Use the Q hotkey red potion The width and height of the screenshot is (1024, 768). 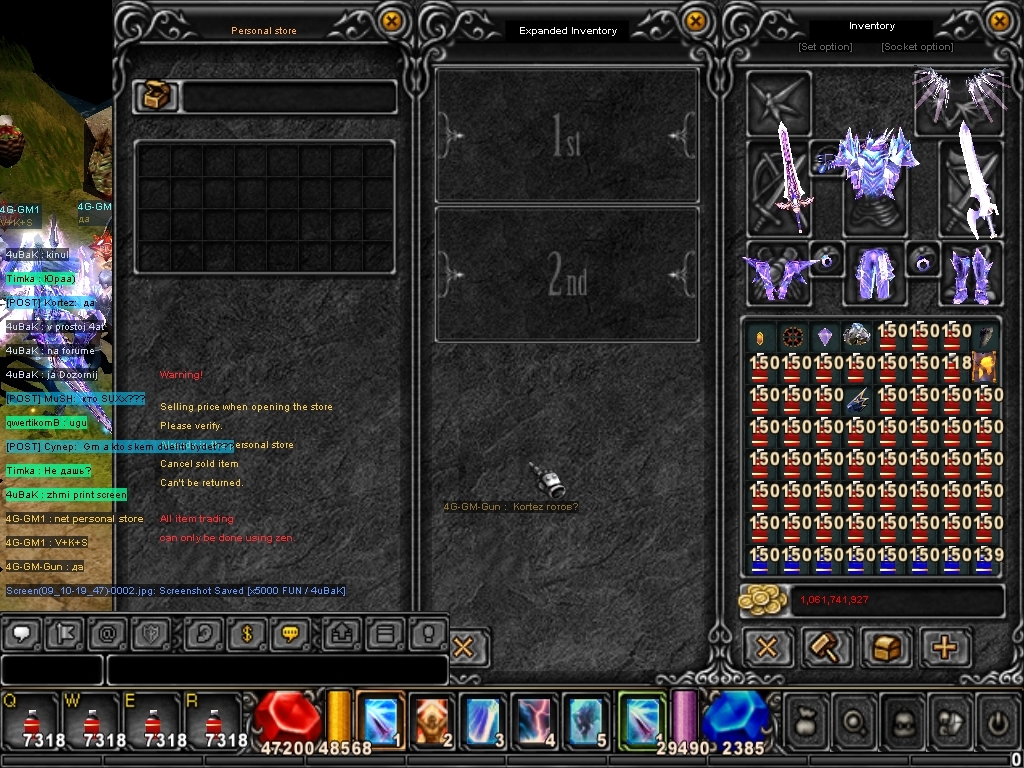point(32,722)
